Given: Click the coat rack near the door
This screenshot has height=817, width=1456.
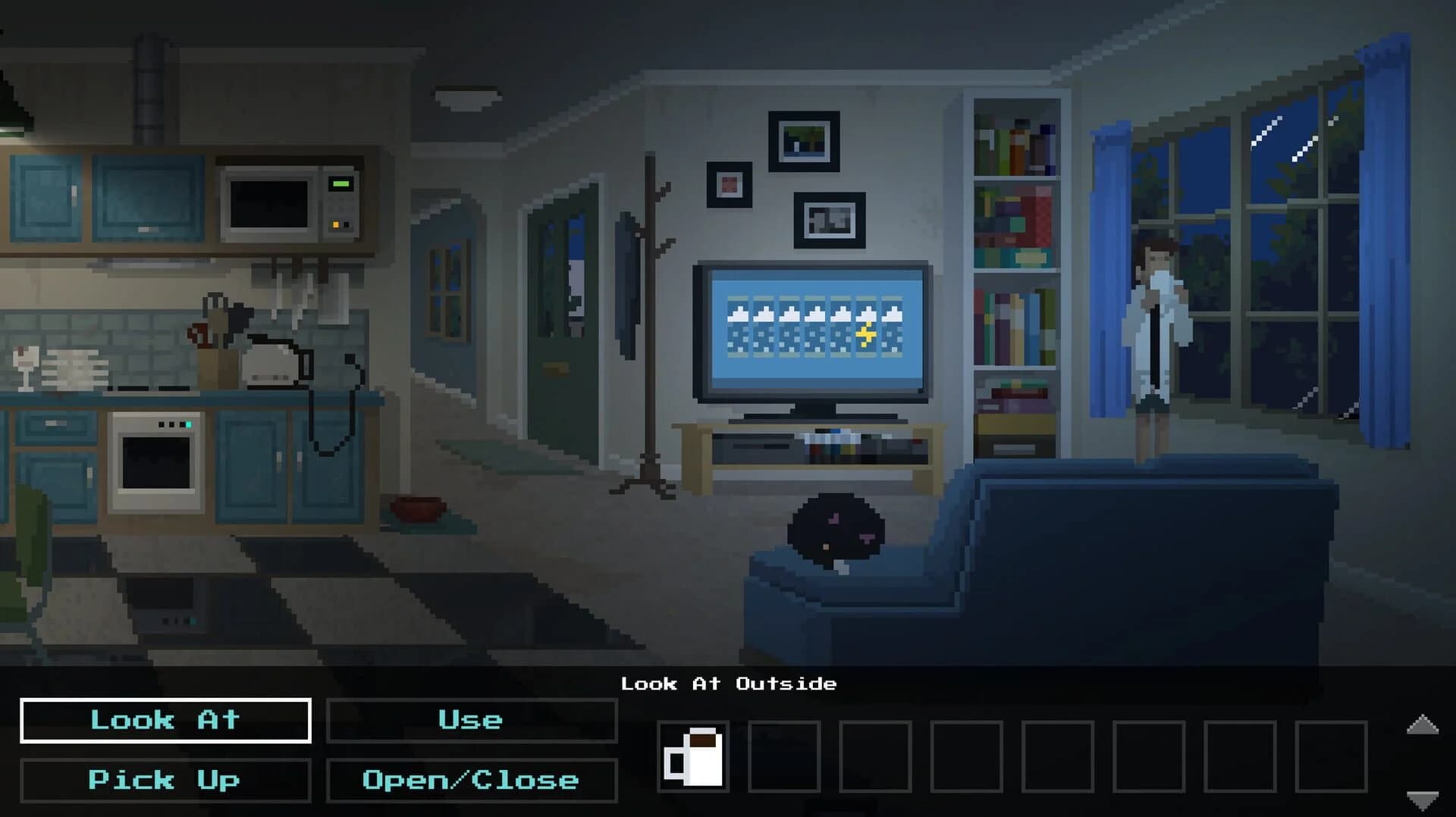Looking at the screenshot, I should coord(652,318).
